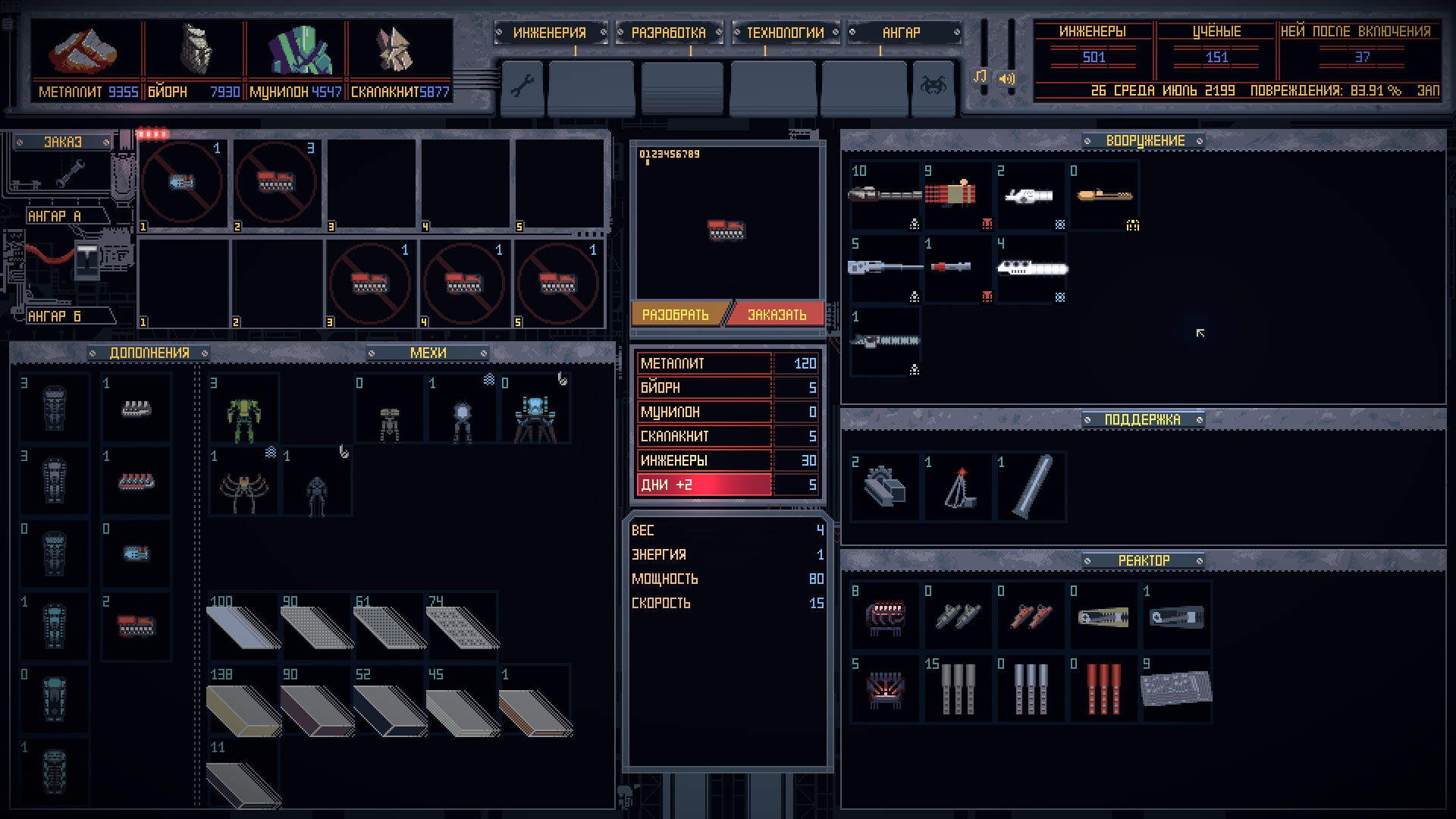Toggle the music note icon
Viewport: 1456px width, 819px height.
(981, 77)
